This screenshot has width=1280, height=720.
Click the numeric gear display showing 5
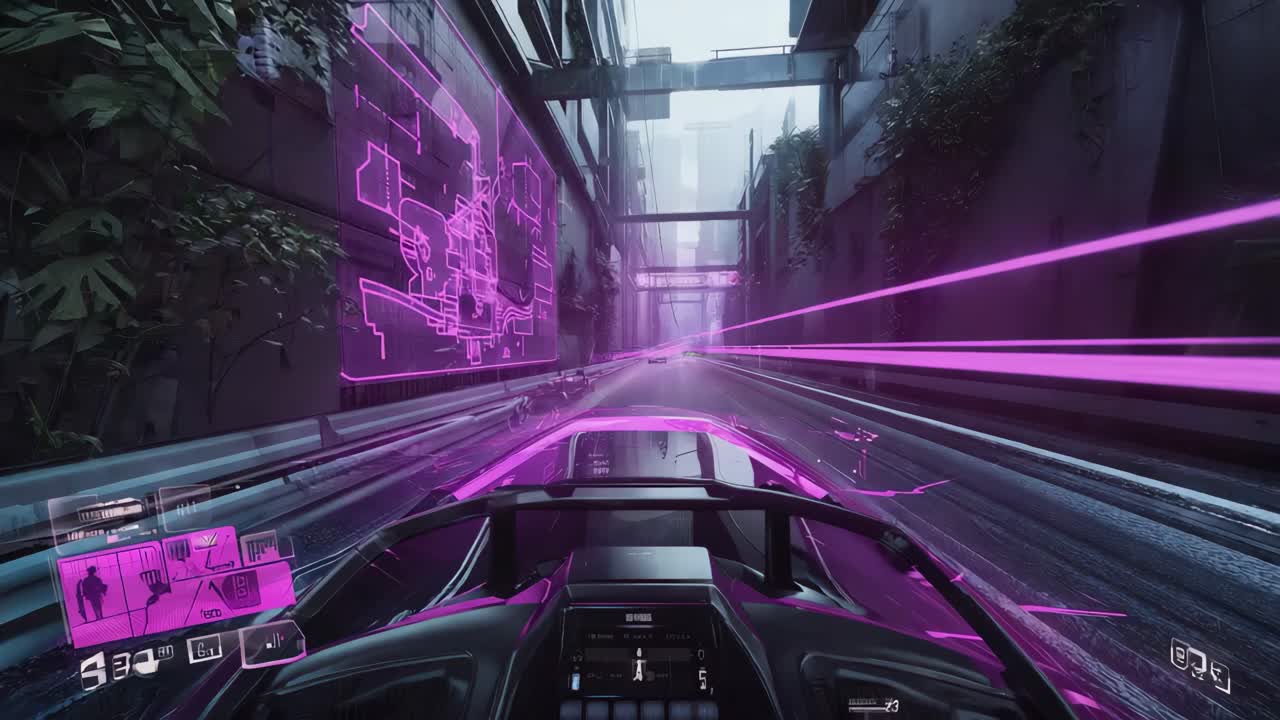tap(703, 678)
